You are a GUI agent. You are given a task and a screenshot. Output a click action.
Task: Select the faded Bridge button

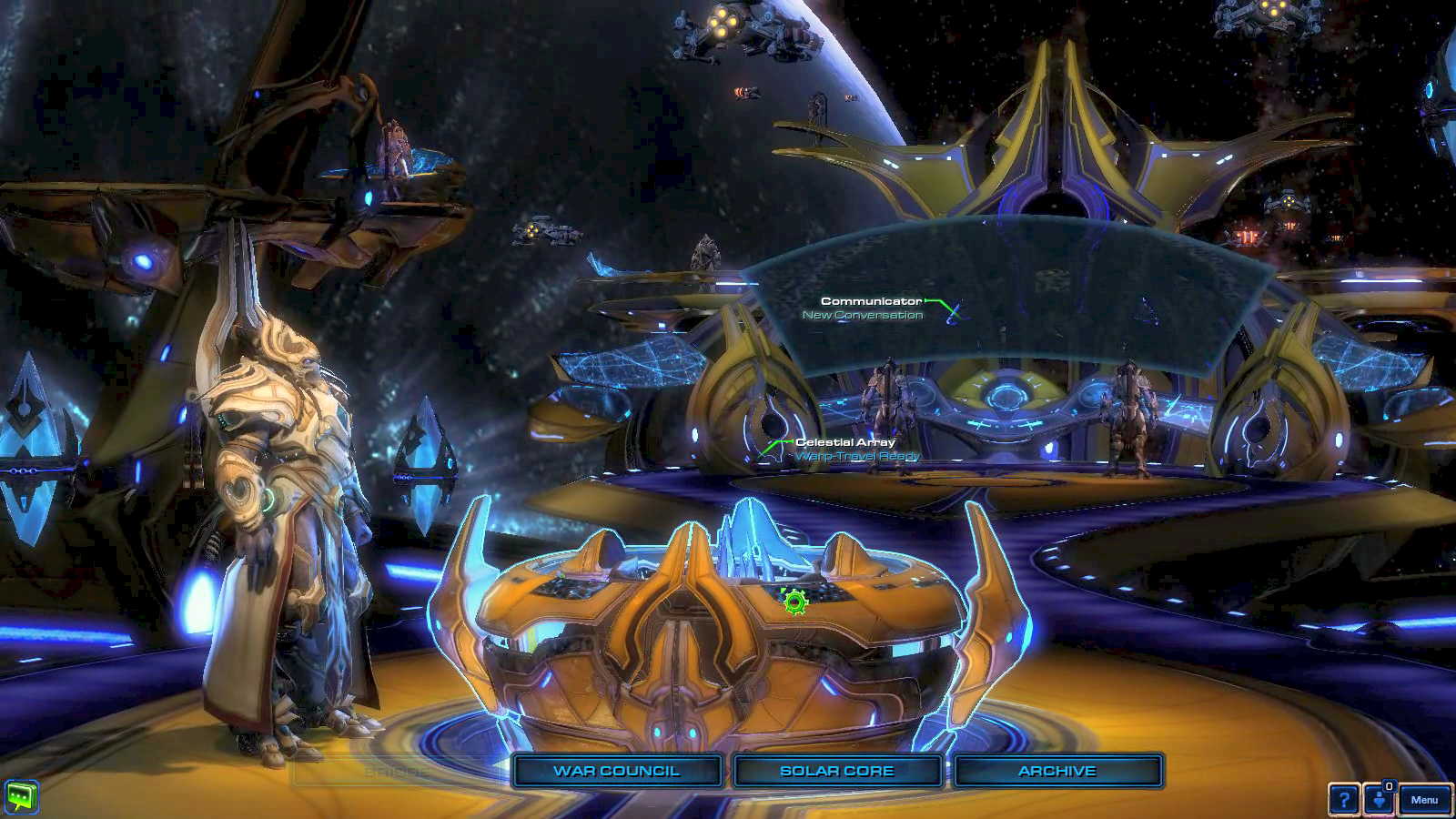click(397, 772)
